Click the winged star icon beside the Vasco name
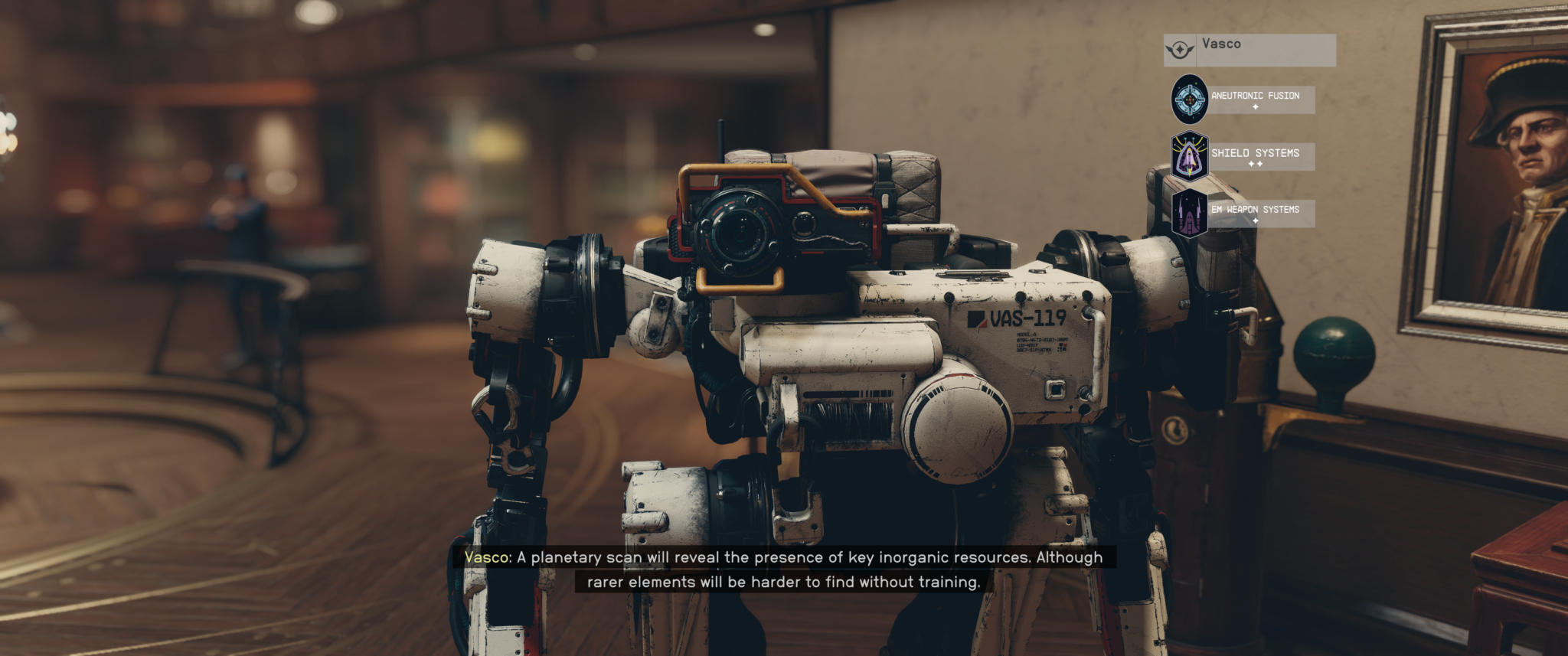The image size is (1568, 656). point(1180,48)
